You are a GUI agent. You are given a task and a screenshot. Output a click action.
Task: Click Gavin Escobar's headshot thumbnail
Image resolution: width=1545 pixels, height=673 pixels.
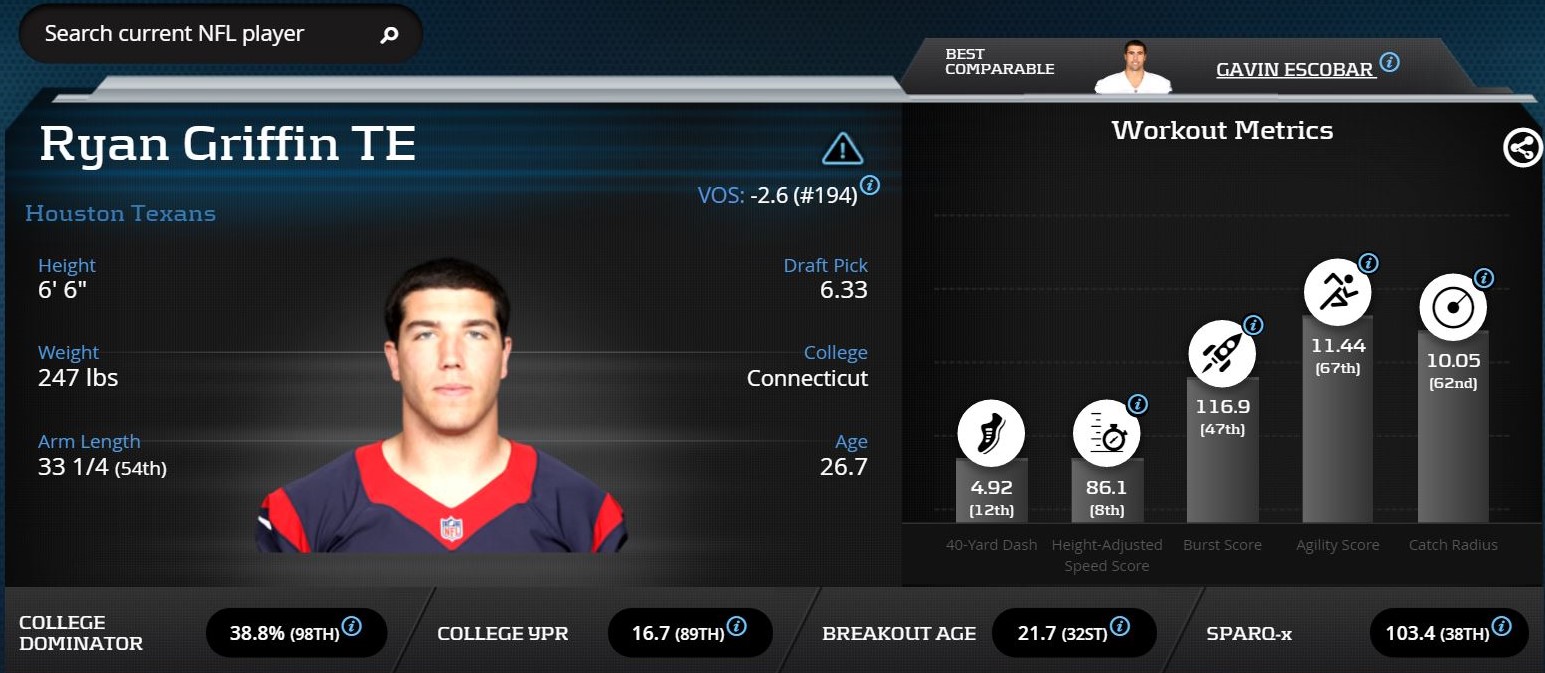click(1132, 68)
